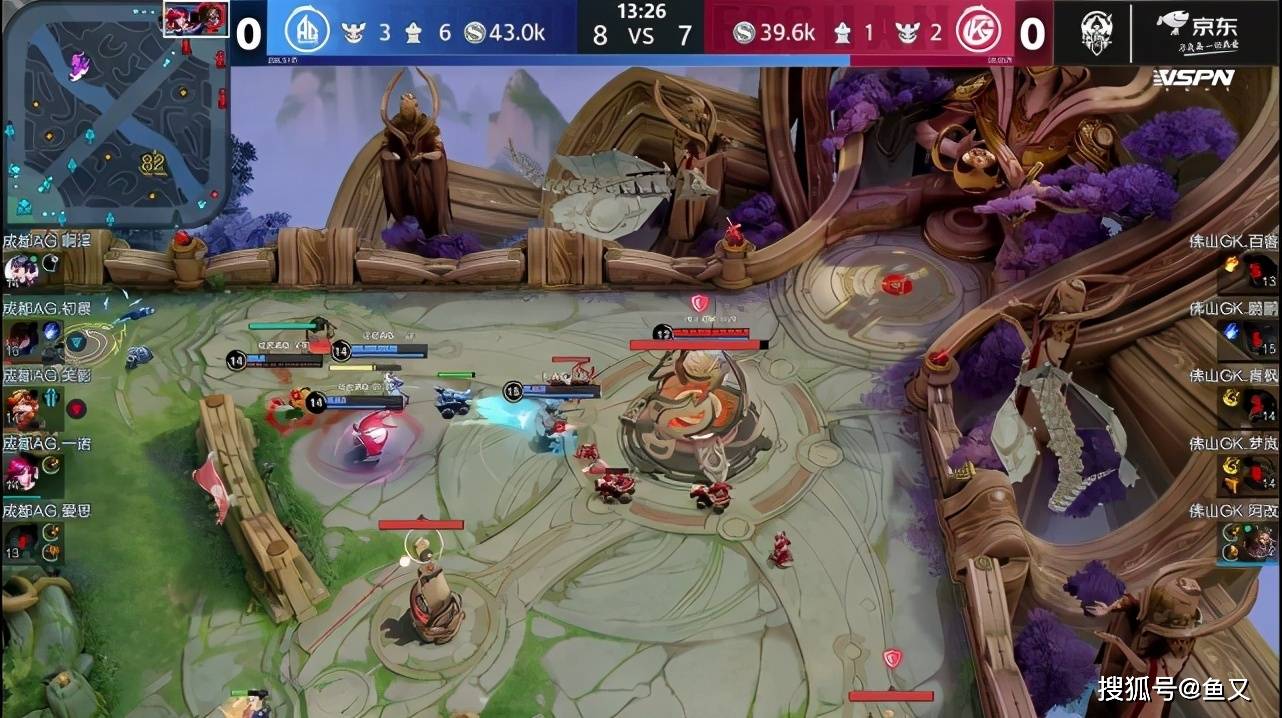Image resolution: width=1282 pixels, height=718 pixels.
Task: Choose 佛山GK 梦岚 player portrait
Action: 1261,473
